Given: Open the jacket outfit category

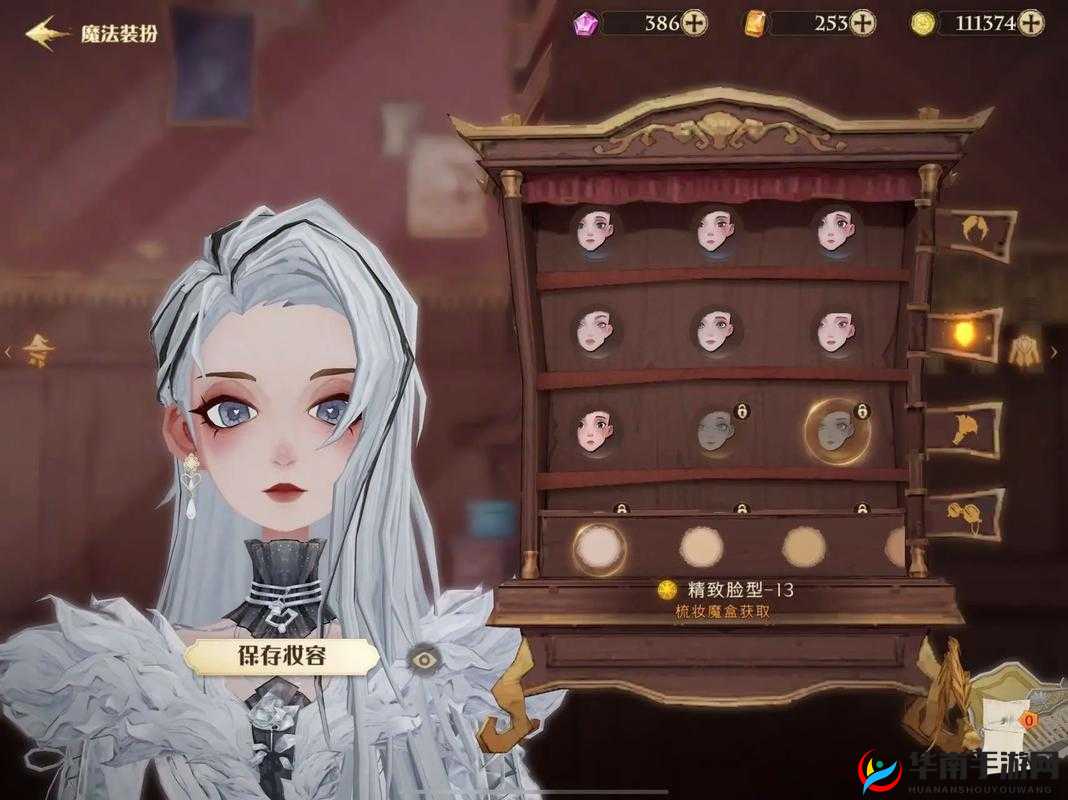Looking at the screenshot, I should [x=1022, y=350].
